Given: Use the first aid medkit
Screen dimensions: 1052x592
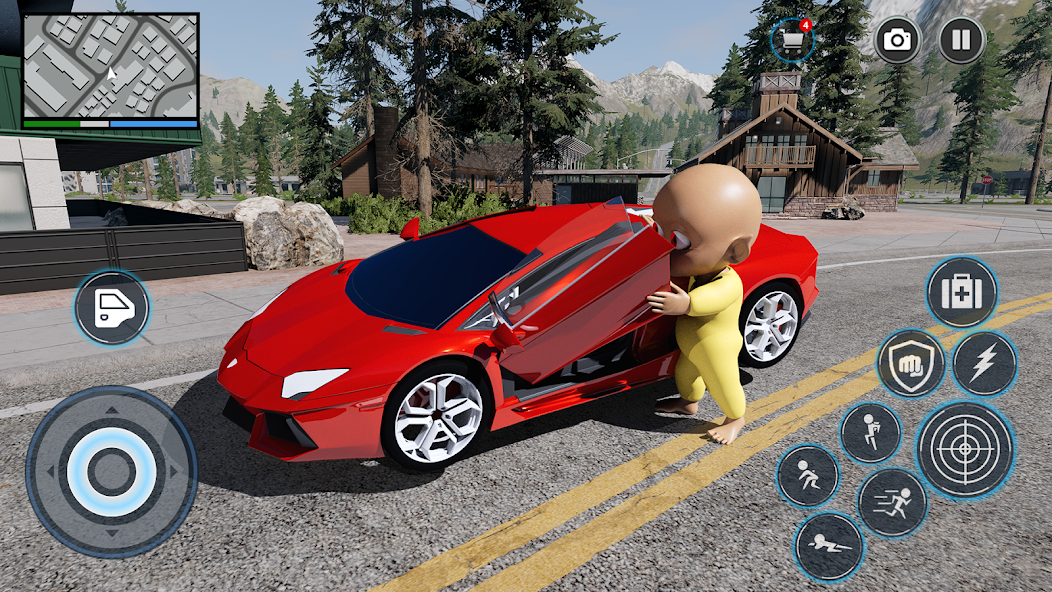Looking at the screenshot, I should click(x=961, y=292).
